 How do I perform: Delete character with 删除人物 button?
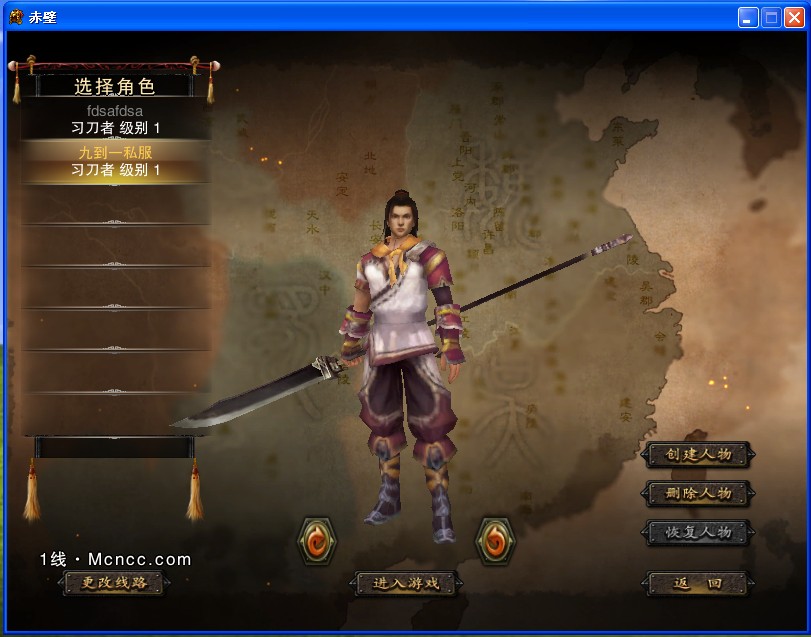pos(698,493)
